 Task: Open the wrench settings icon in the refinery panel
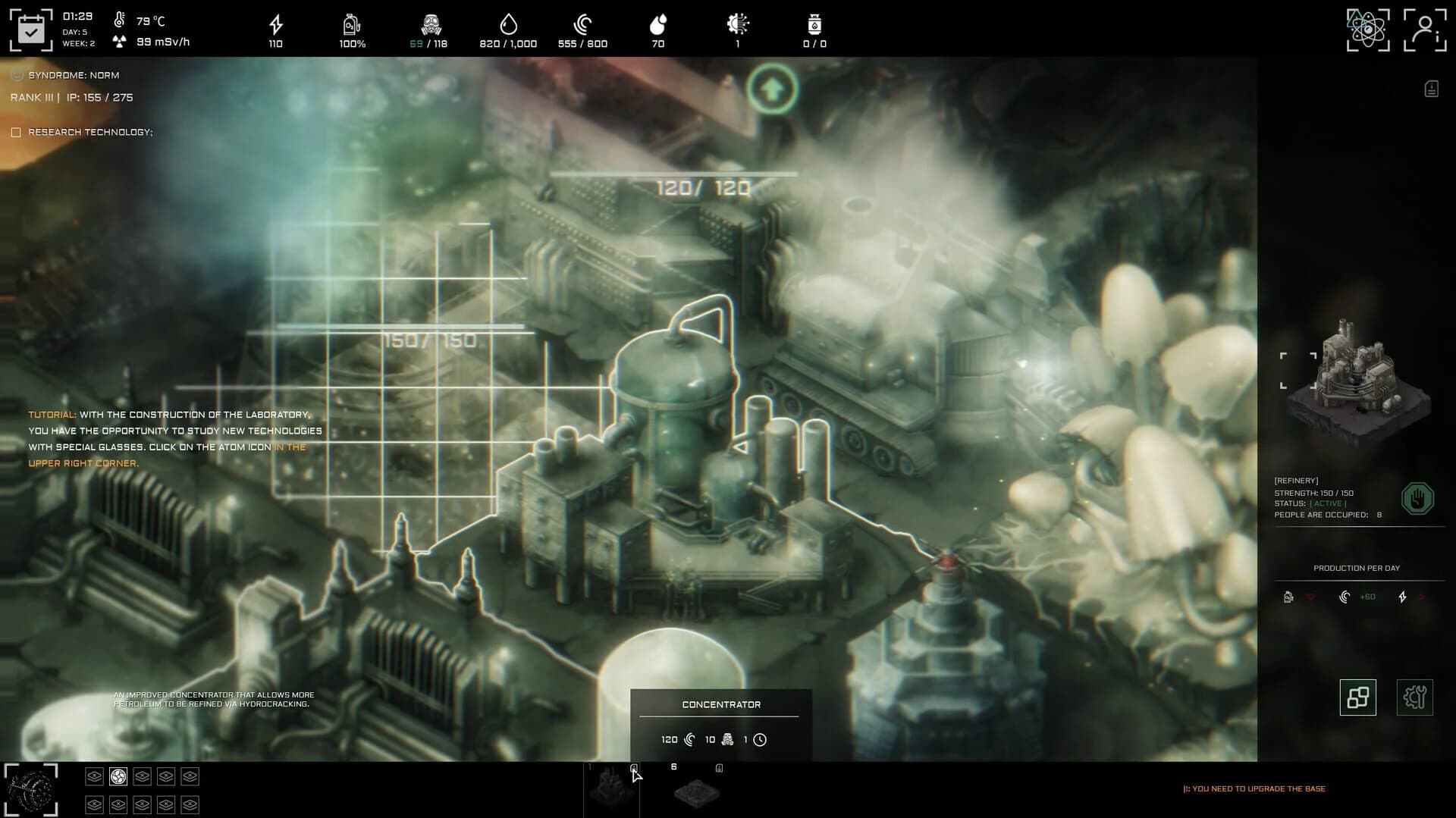[x=1414, y=697]
